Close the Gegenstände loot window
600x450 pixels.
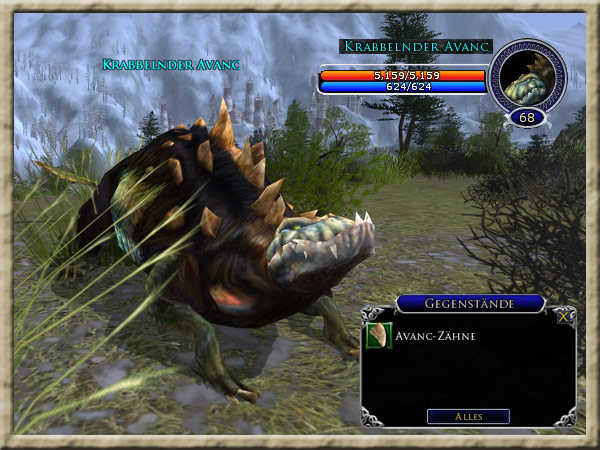[565, 316]
